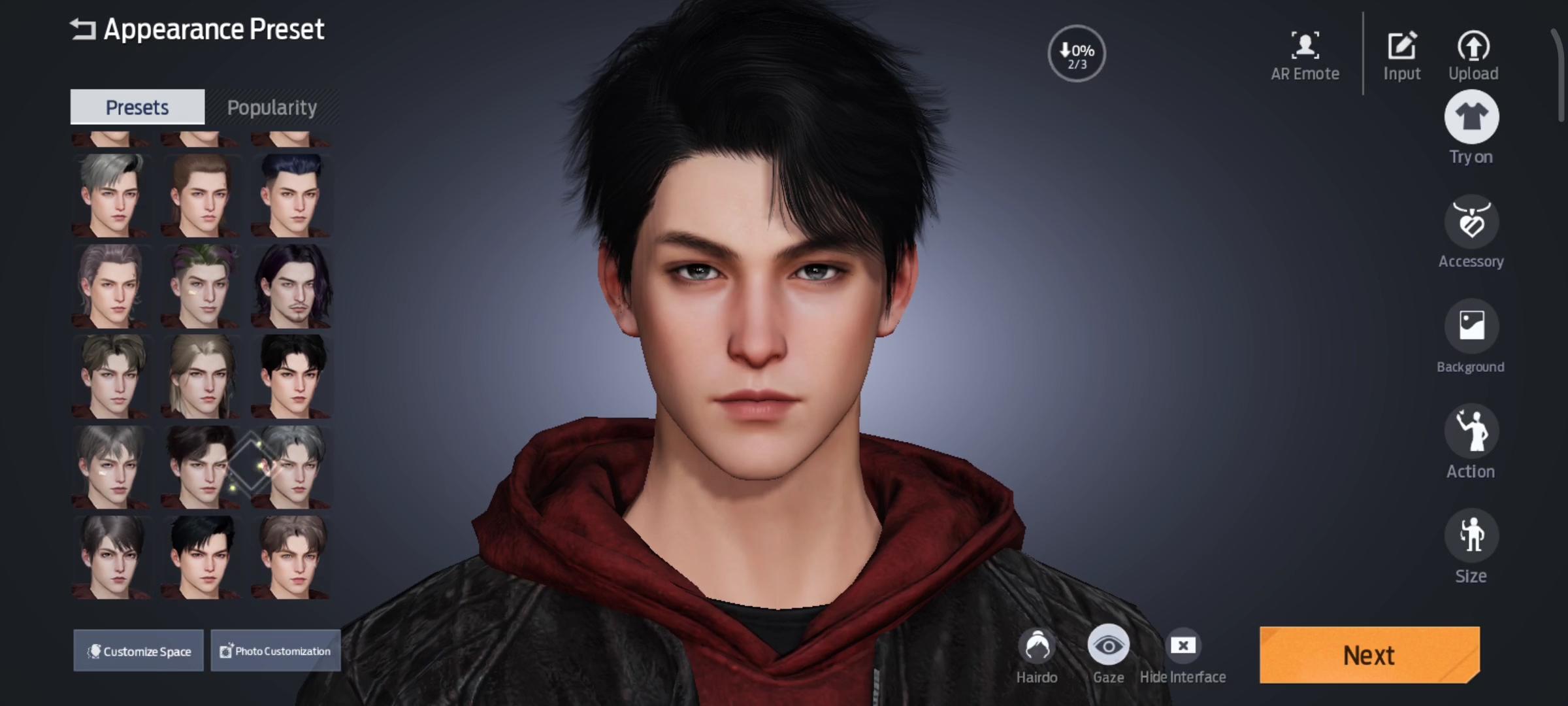The height and width of the screenshot is (706, 1568).
Task: Switch to the Presets tab
Action: [137, 107]
